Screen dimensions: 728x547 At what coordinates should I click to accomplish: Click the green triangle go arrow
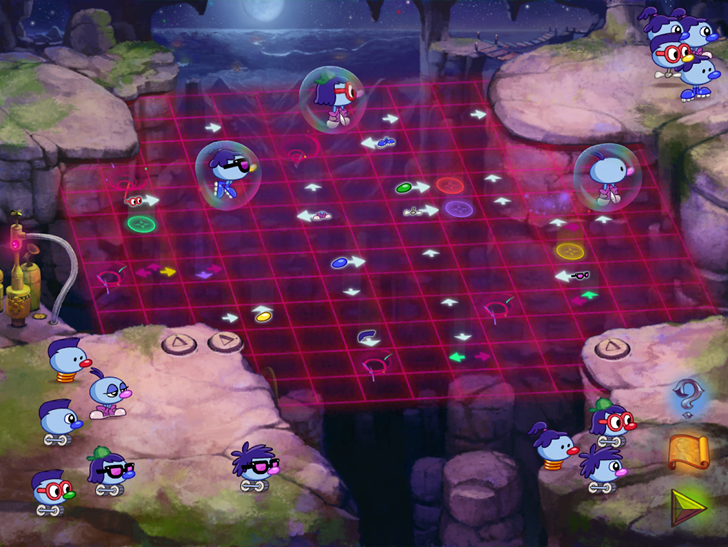click(x=688, y=506)
